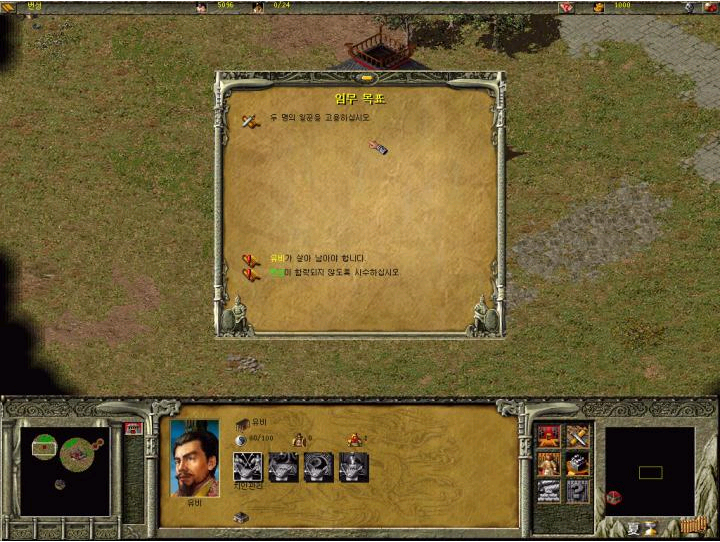Click the small red icon beside the left map
The width and height of the screenshot is (720, 542).
pyautogui.click(x=131, y=428)
